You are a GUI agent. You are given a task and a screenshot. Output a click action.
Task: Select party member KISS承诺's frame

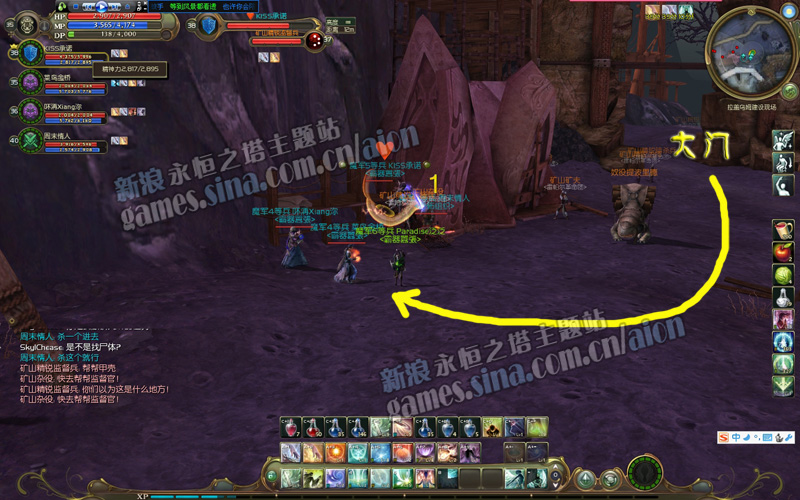pos(28,54)
